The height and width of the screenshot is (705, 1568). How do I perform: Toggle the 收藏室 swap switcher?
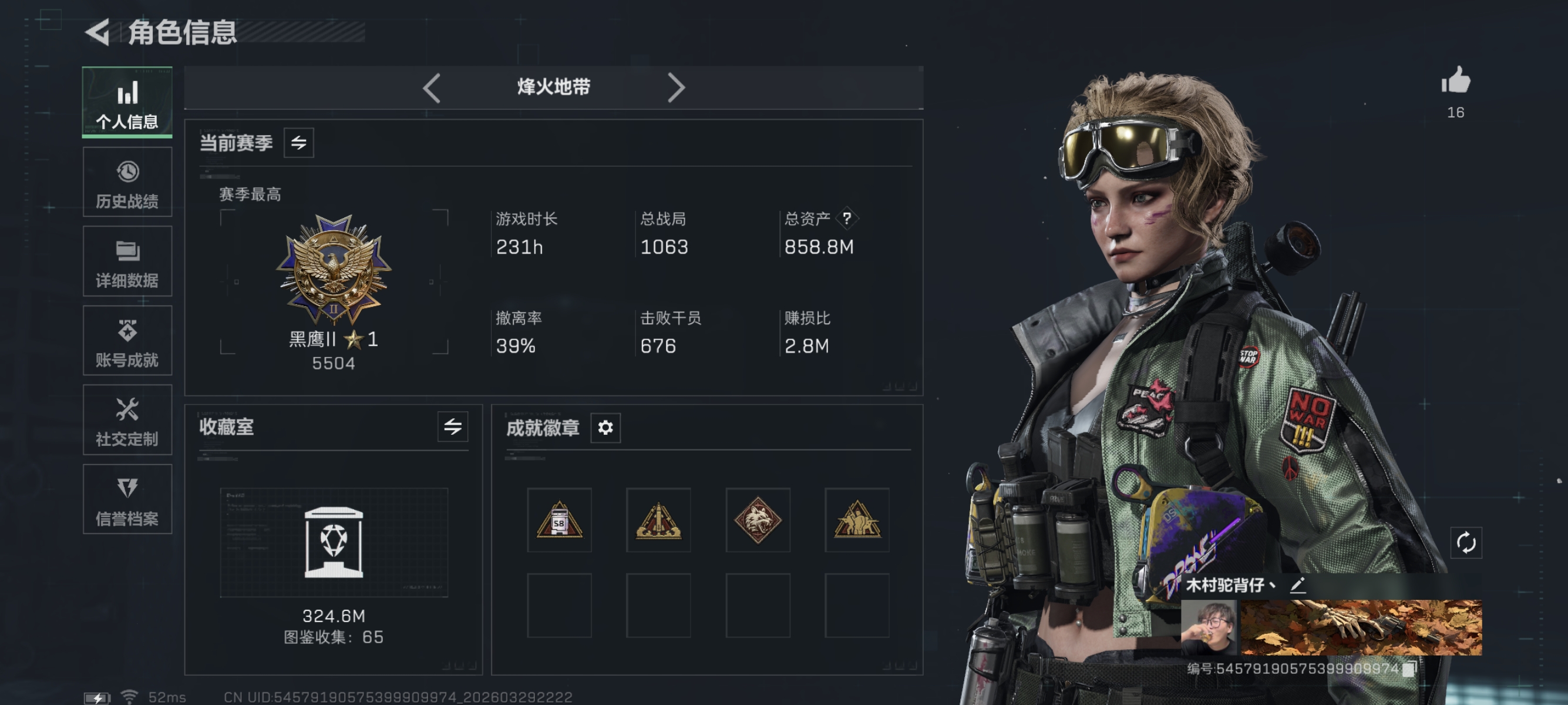tap(453, 427)
